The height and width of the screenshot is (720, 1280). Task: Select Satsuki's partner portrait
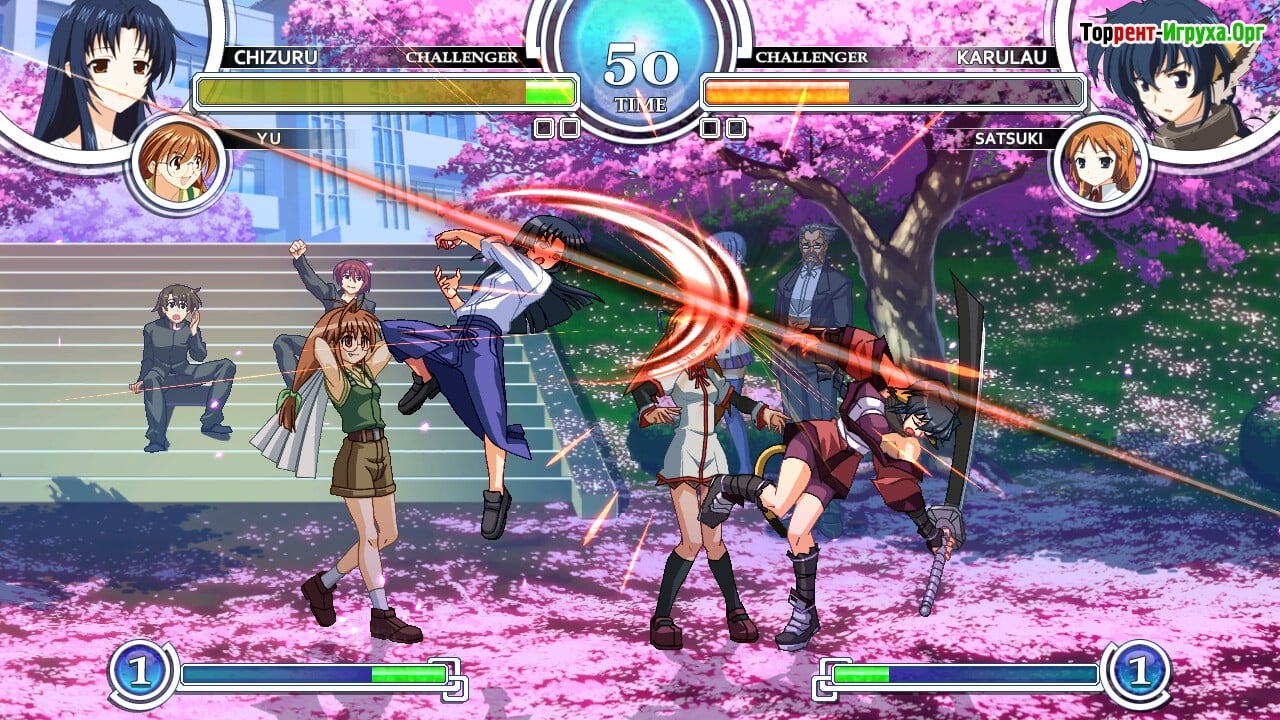pos(1099,162)
